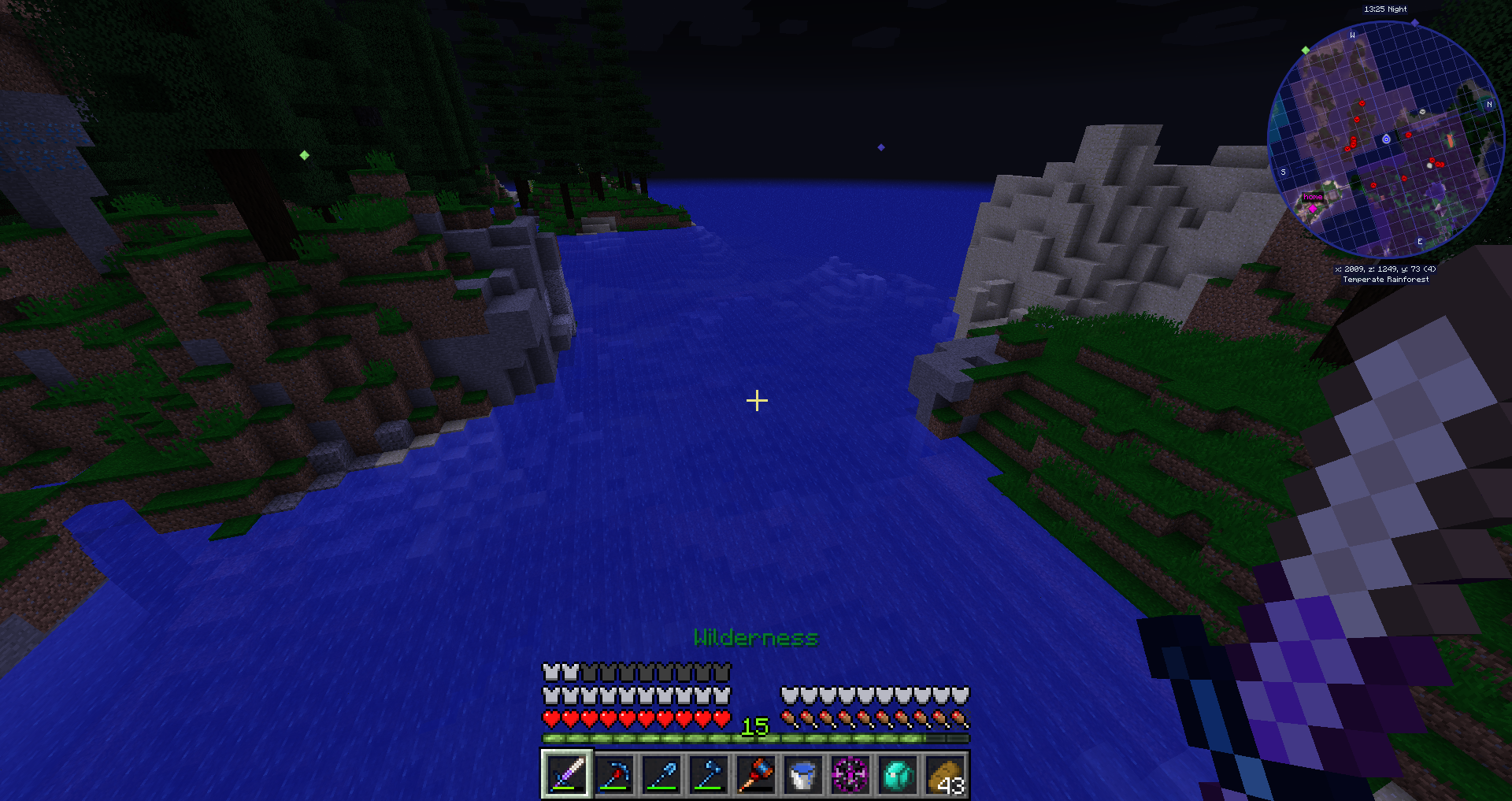Choose the cyan diamond backpack item slot

click(x=898, y=775)
